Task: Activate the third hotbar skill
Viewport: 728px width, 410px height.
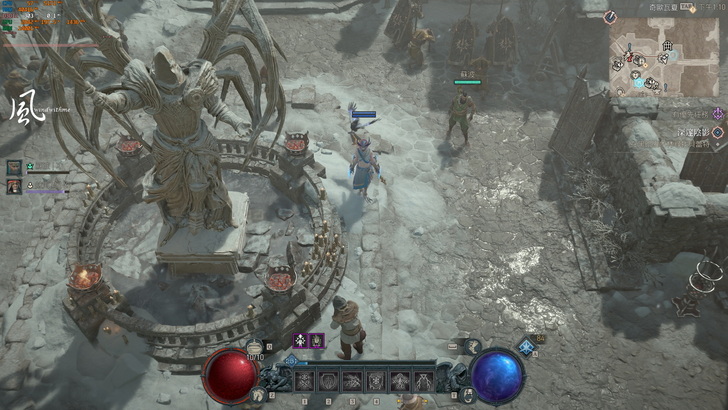Action: (352, 381)
